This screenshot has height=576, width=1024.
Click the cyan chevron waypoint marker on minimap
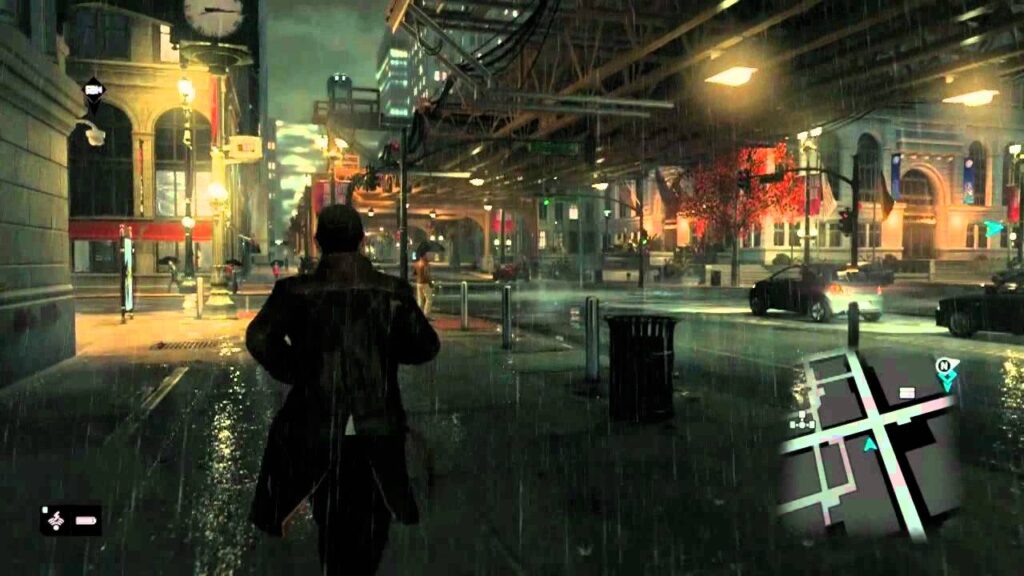pyautogui.click(x=946, y=382)
